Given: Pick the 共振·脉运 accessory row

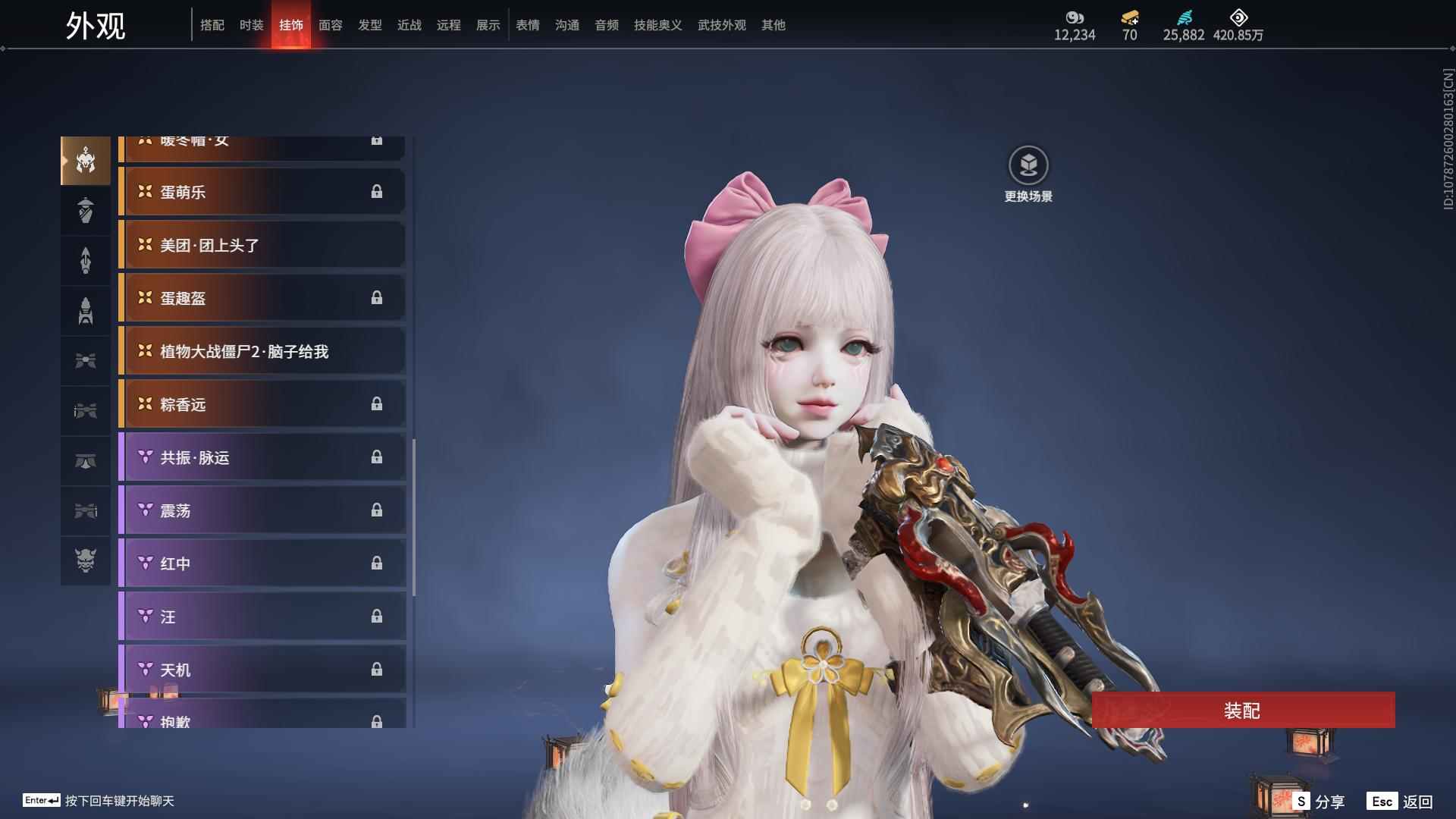Looking at the screenshot, I should [262, 457].
